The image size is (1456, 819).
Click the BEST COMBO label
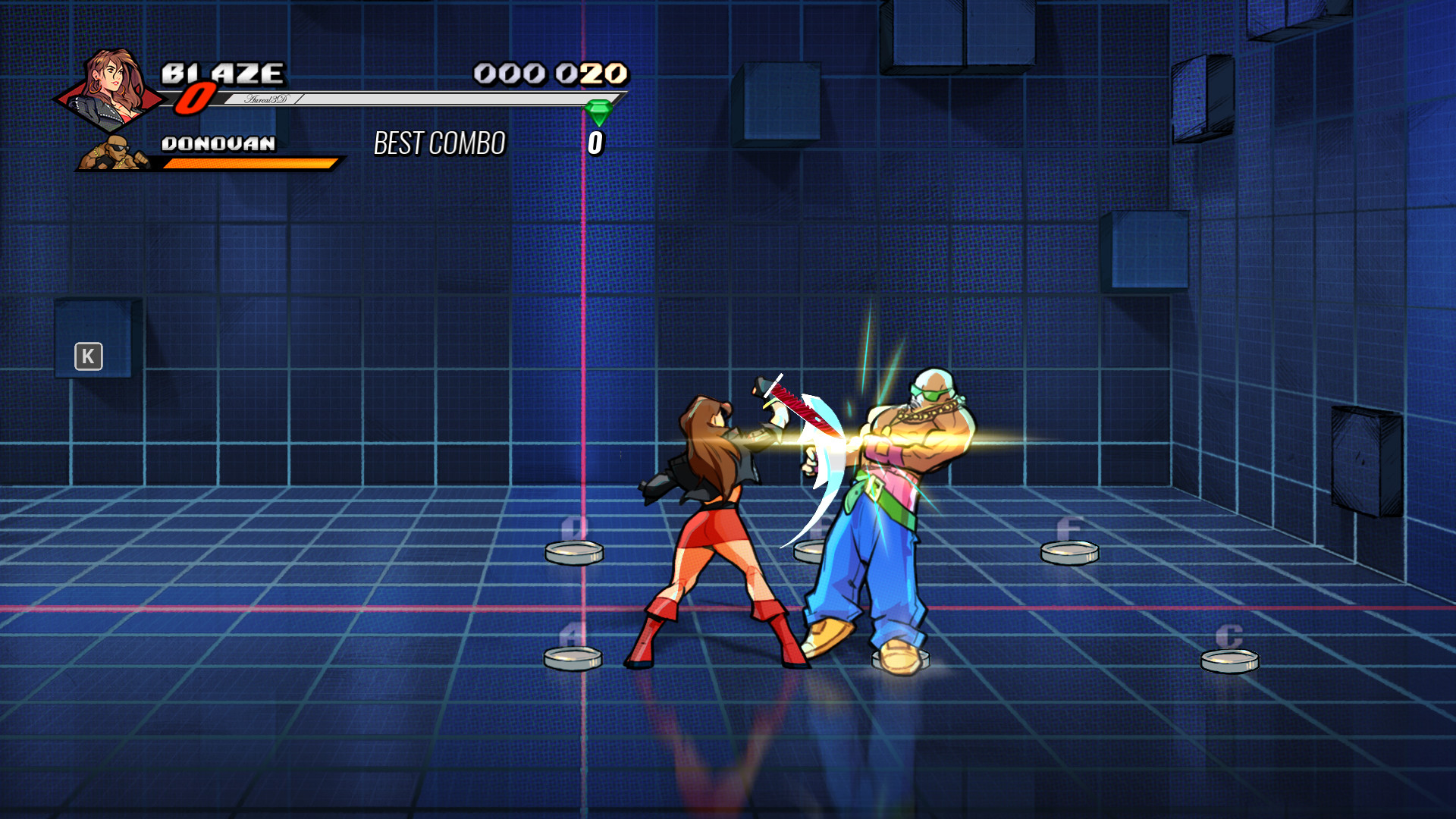click(438, 143)
